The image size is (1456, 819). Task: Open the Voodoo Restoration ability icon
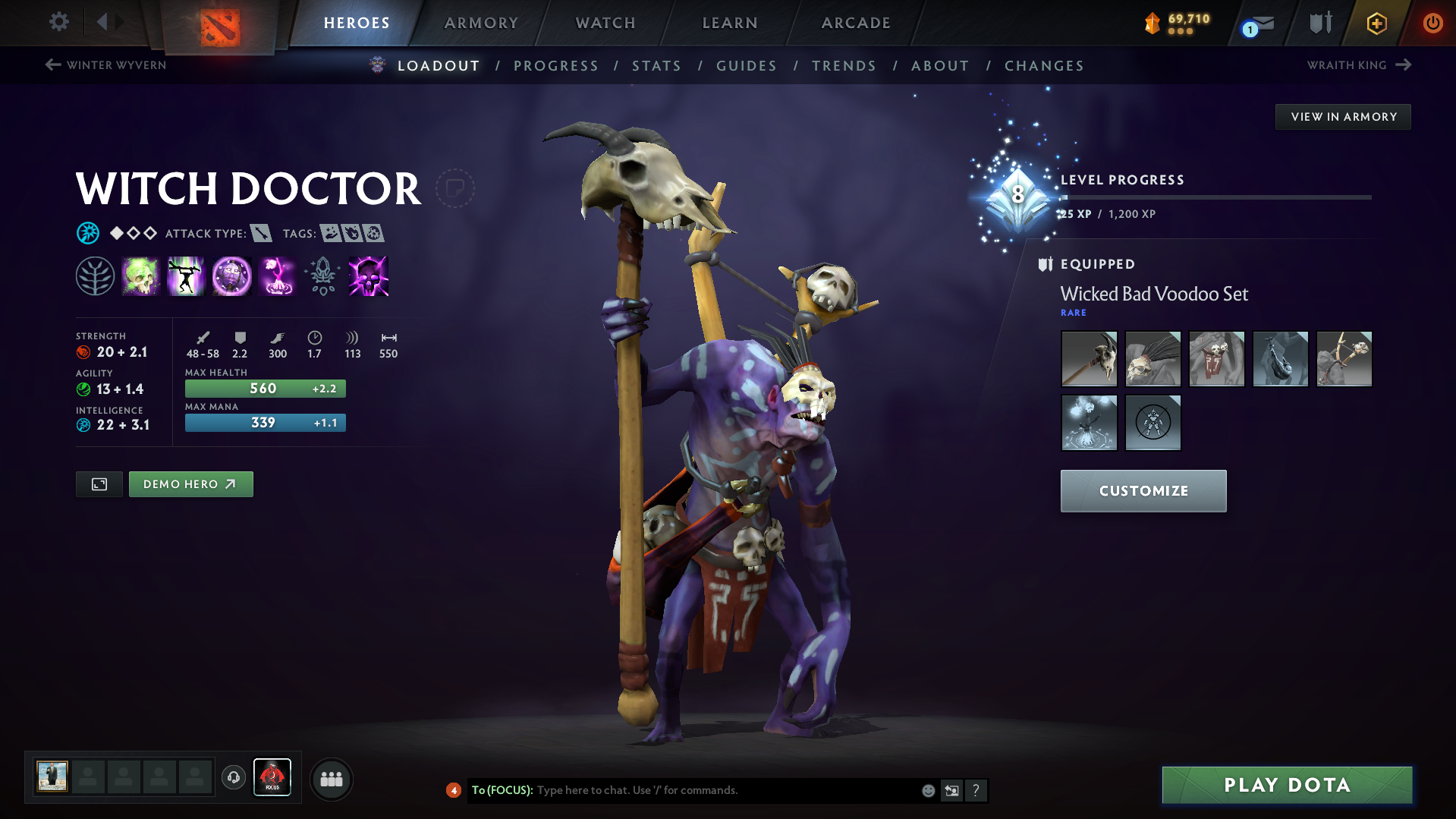click(x=186, y=276)
